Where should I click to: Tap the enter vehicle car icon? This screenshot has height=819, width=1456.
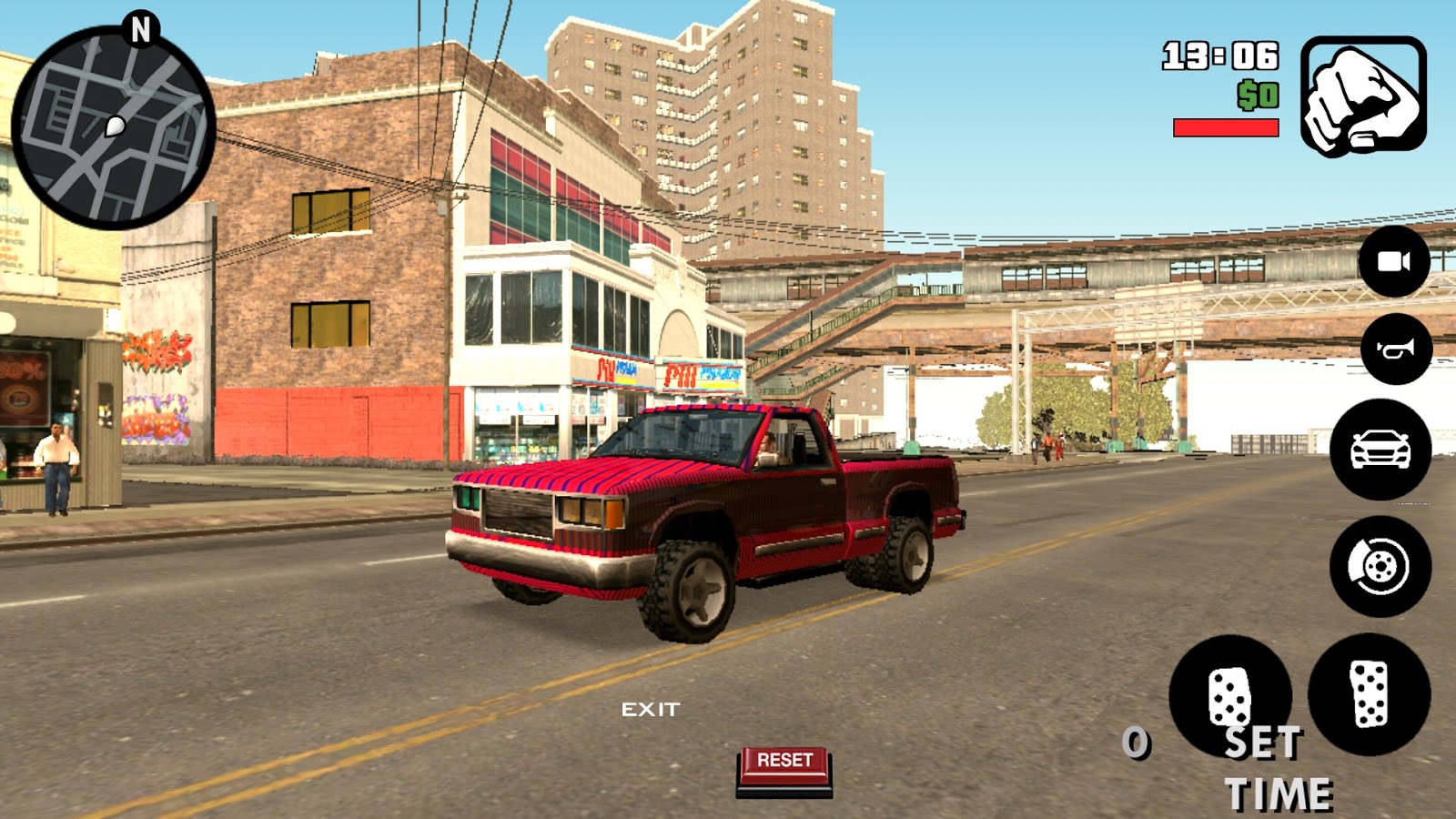(x=1380, y=450)
